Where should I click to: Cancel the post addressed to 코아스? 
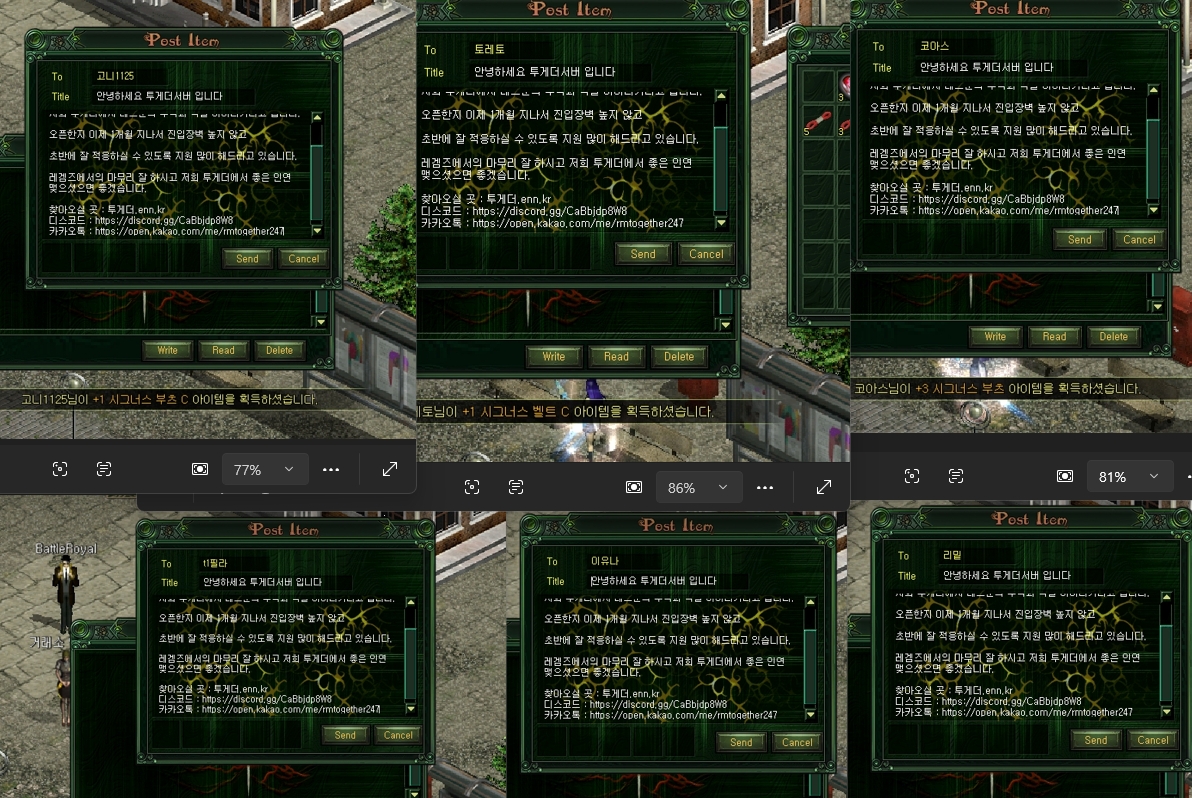tap(1139, 240)
